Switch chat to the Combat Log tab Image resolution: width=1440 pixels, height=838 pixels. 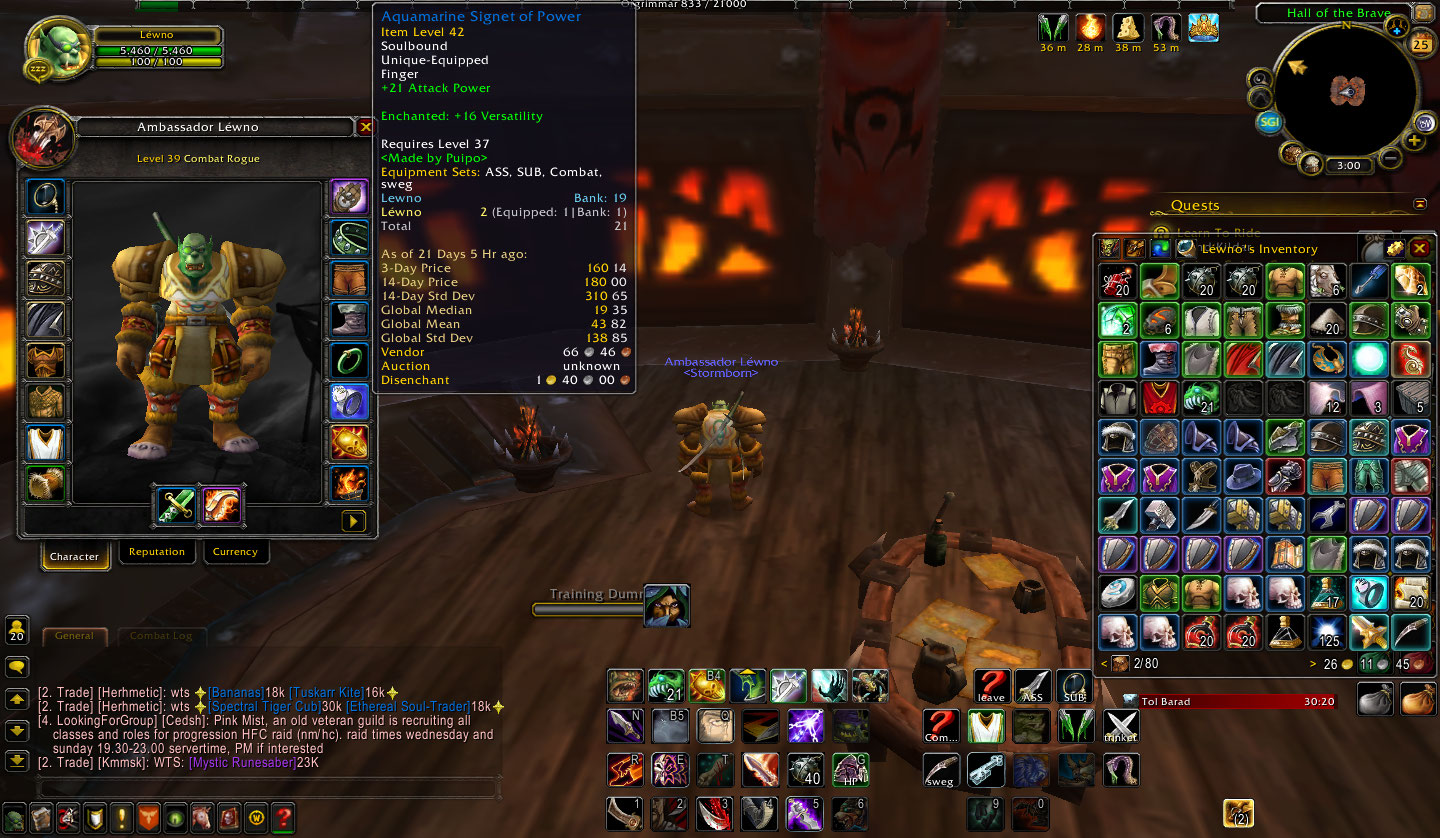click(162, 636)
